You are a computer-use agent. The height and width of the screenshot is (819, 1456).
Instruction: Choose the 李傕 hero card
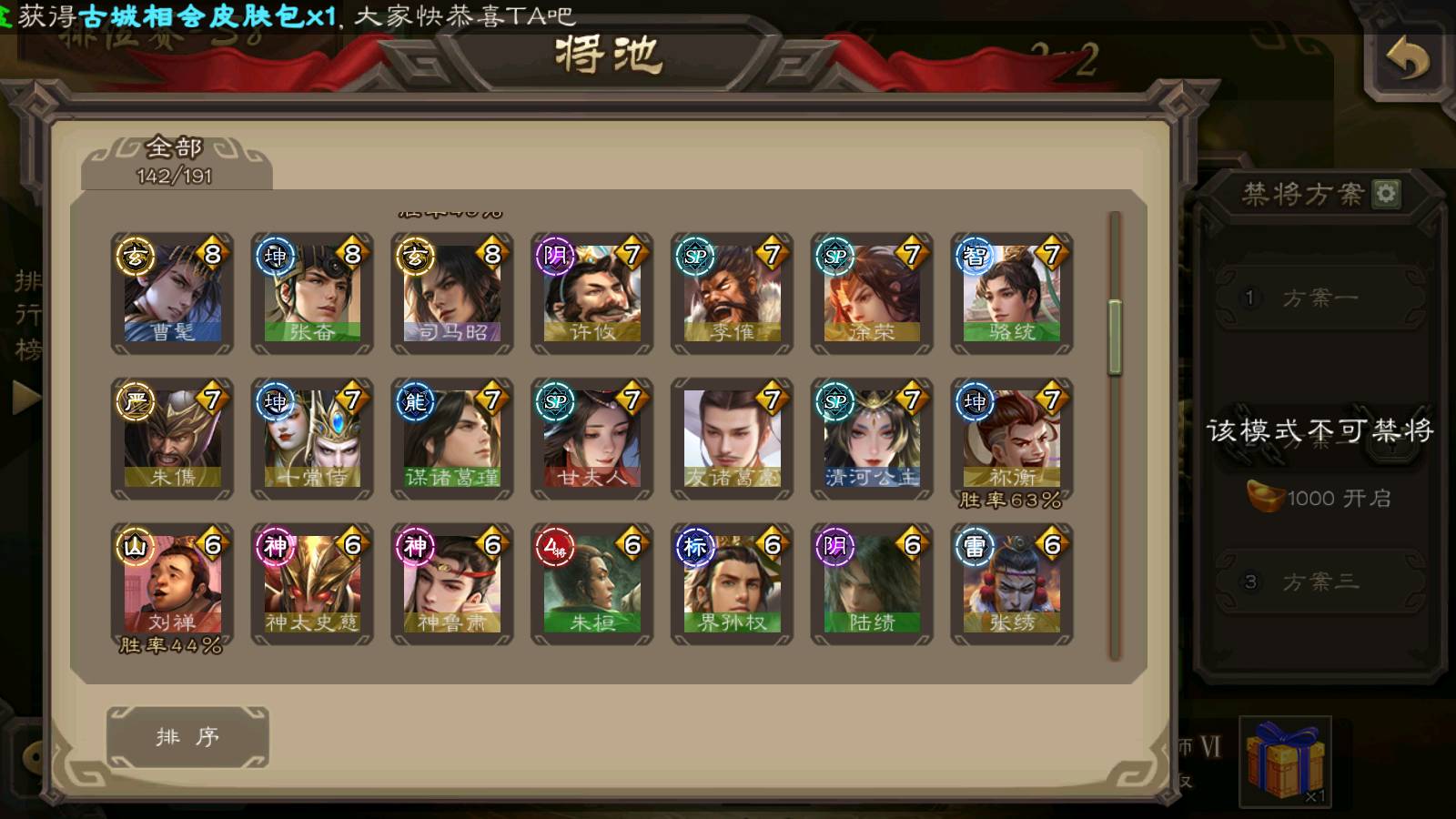[733, 293]
